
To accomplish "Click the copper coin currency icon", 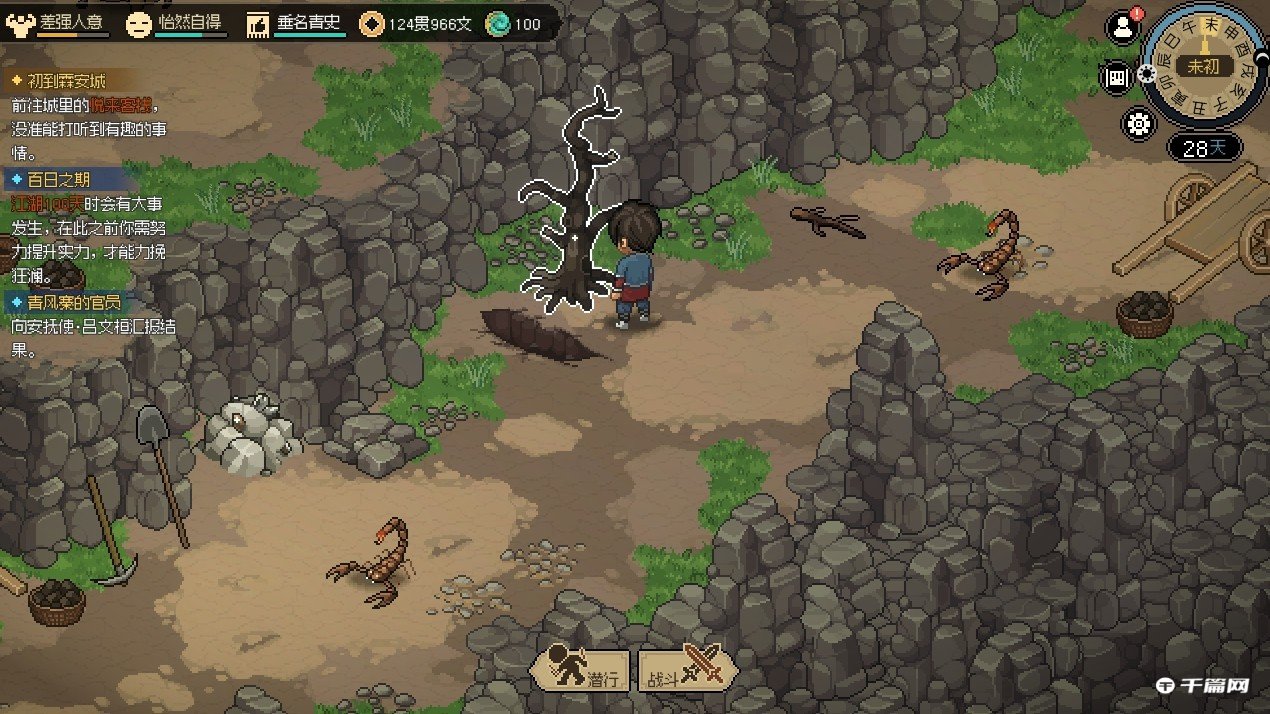I will (x=372, y=24).
